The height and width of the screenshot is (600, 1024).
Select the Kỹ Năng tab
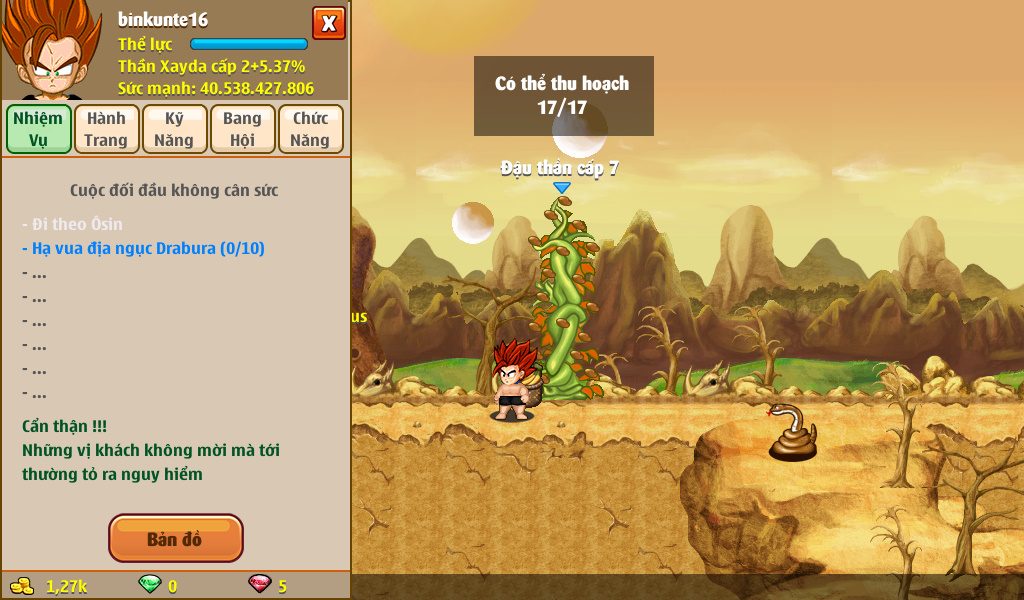point(174,129)
